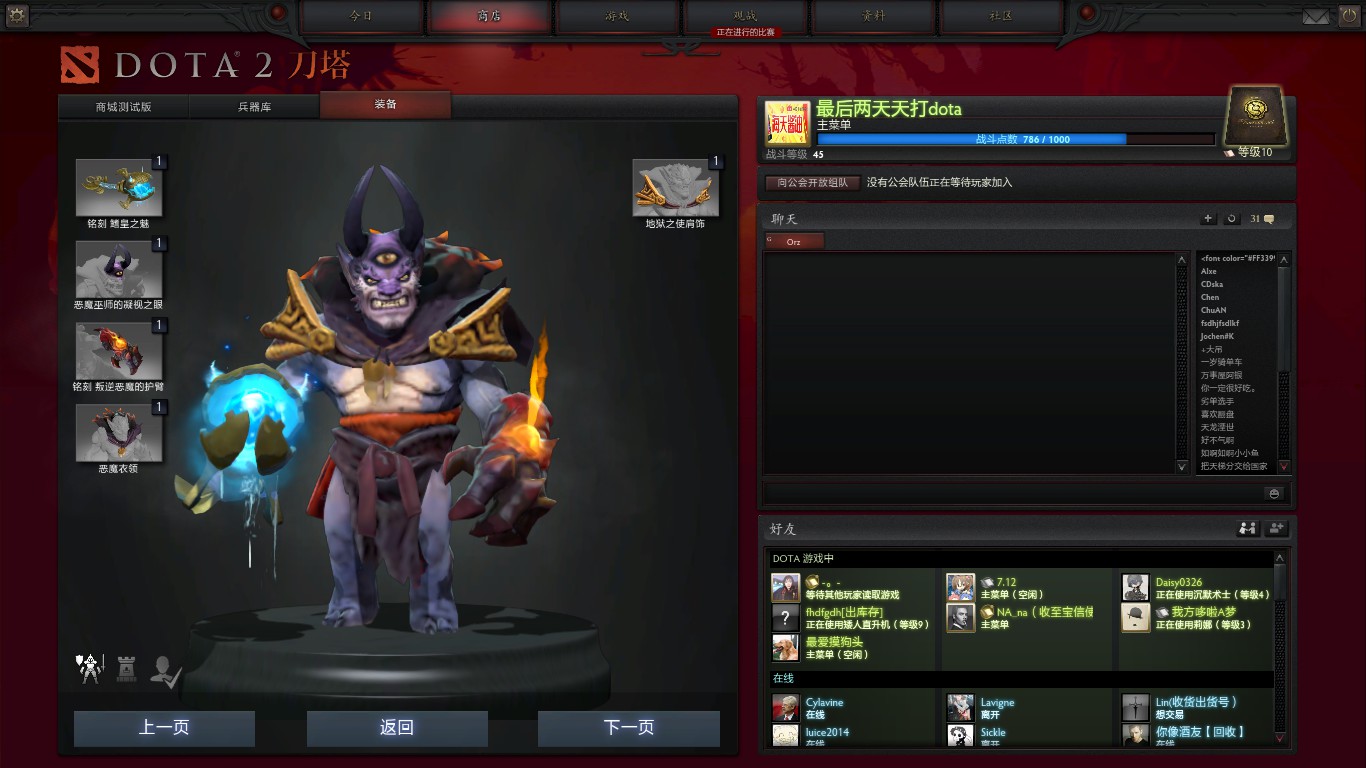
Task: Switch to the 兵器库 armory tab
Action: 254,106
